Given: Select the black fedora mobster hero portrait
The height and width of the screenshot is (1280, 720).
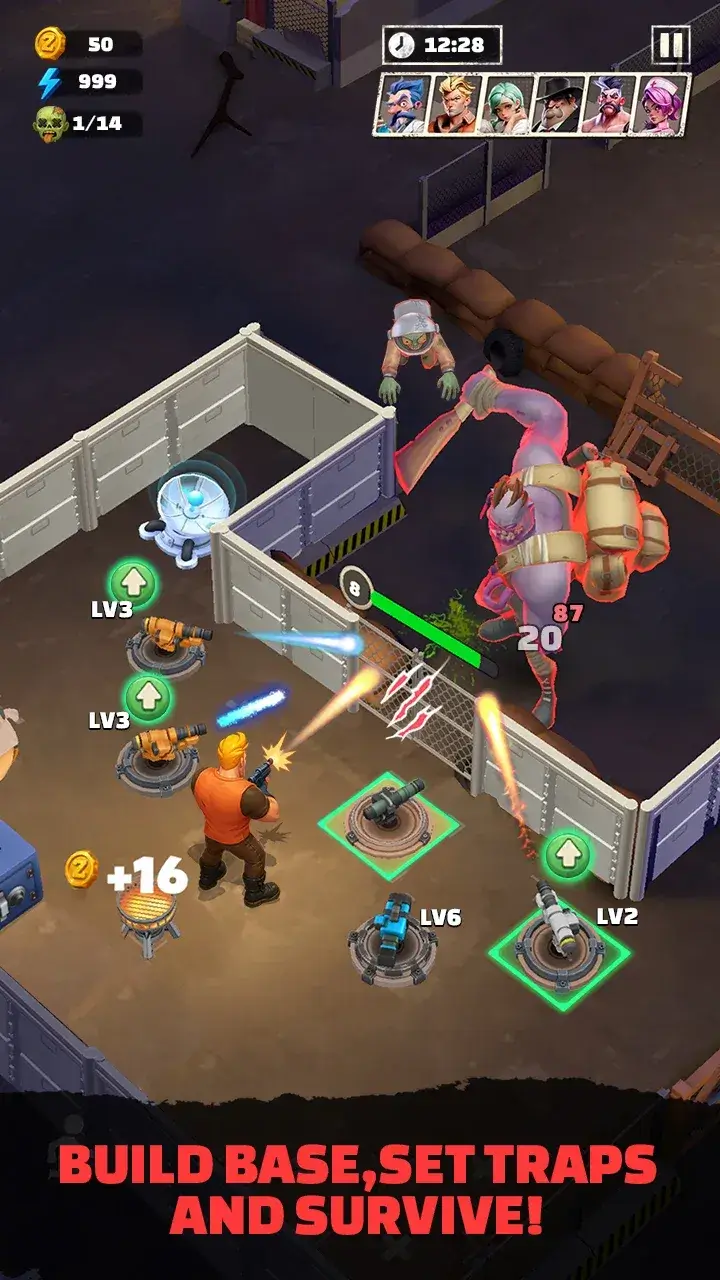Looking at the screenshot, I should click(x=558, y=104).
